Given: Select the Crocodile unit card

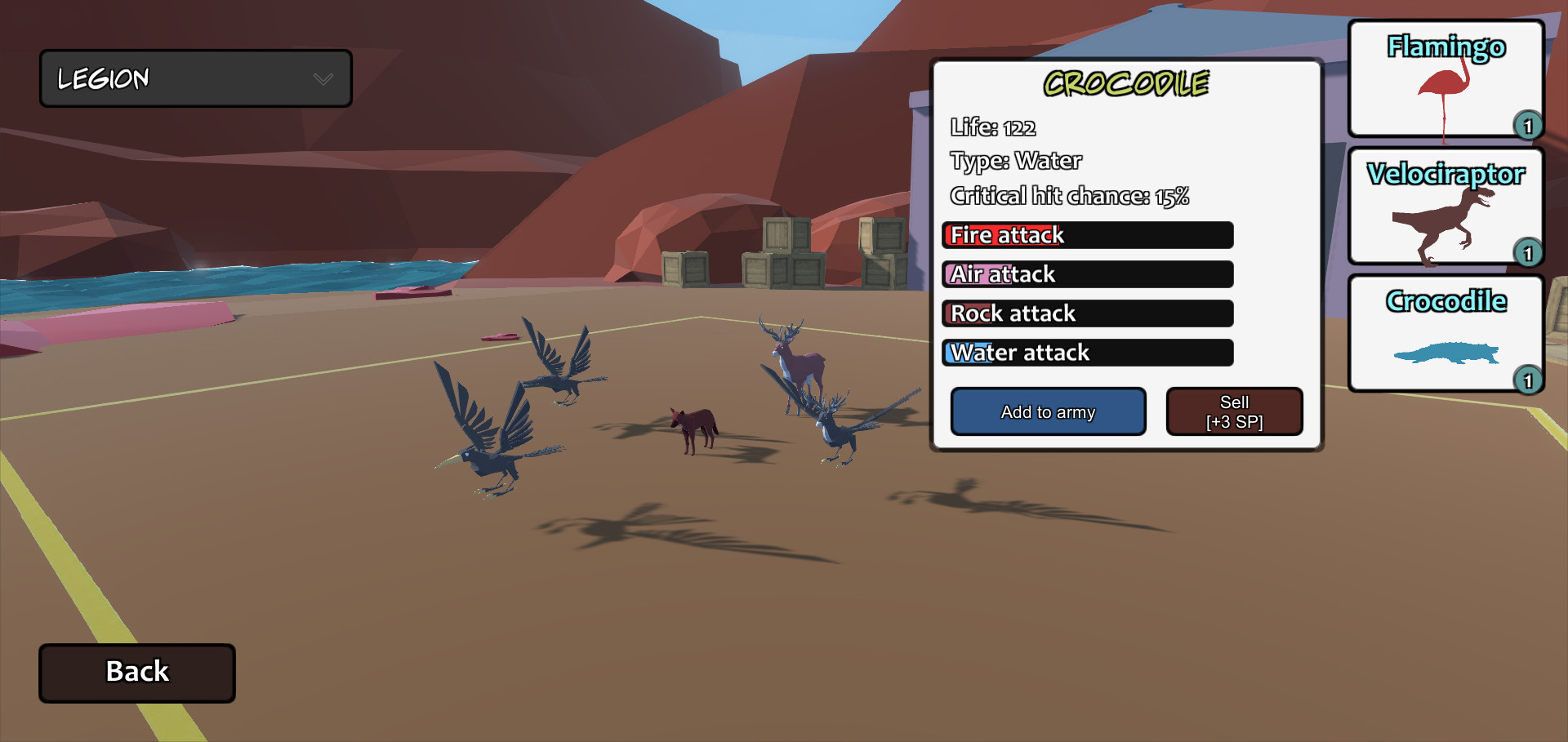Looking at the screenshot, I should (x=1445, y=333).
